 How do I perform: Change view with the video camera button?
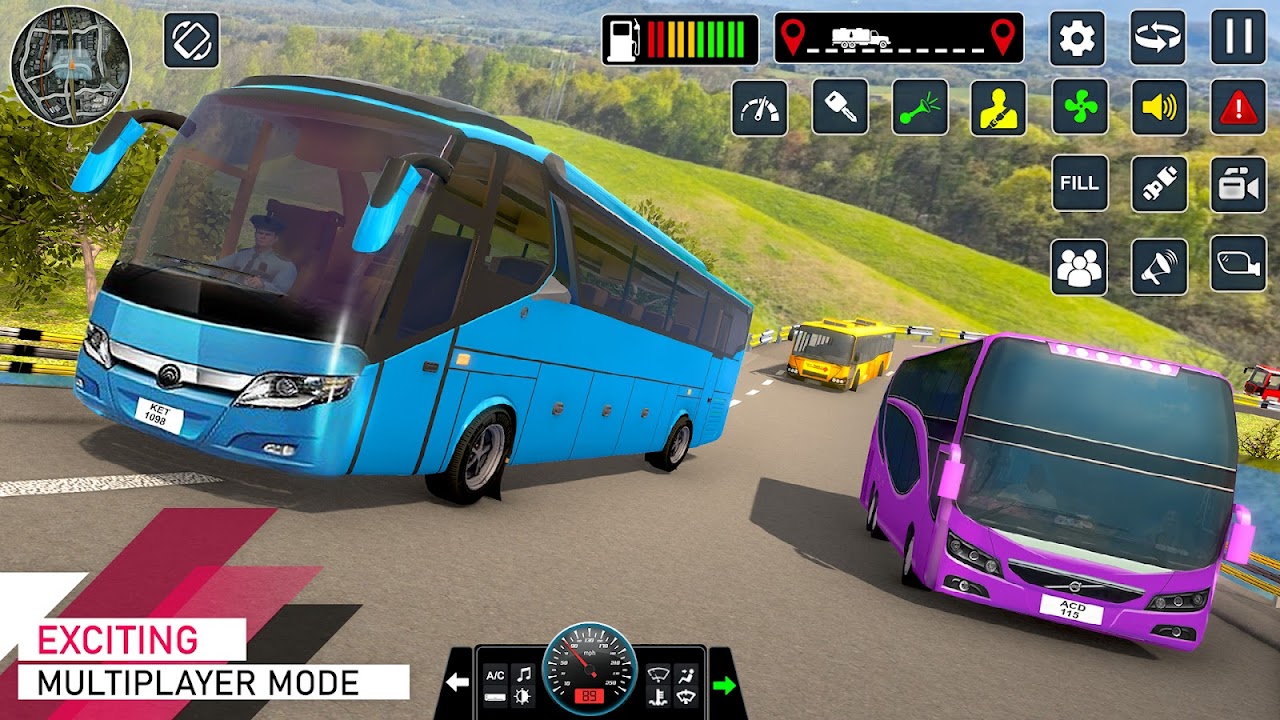(1238, 184)
